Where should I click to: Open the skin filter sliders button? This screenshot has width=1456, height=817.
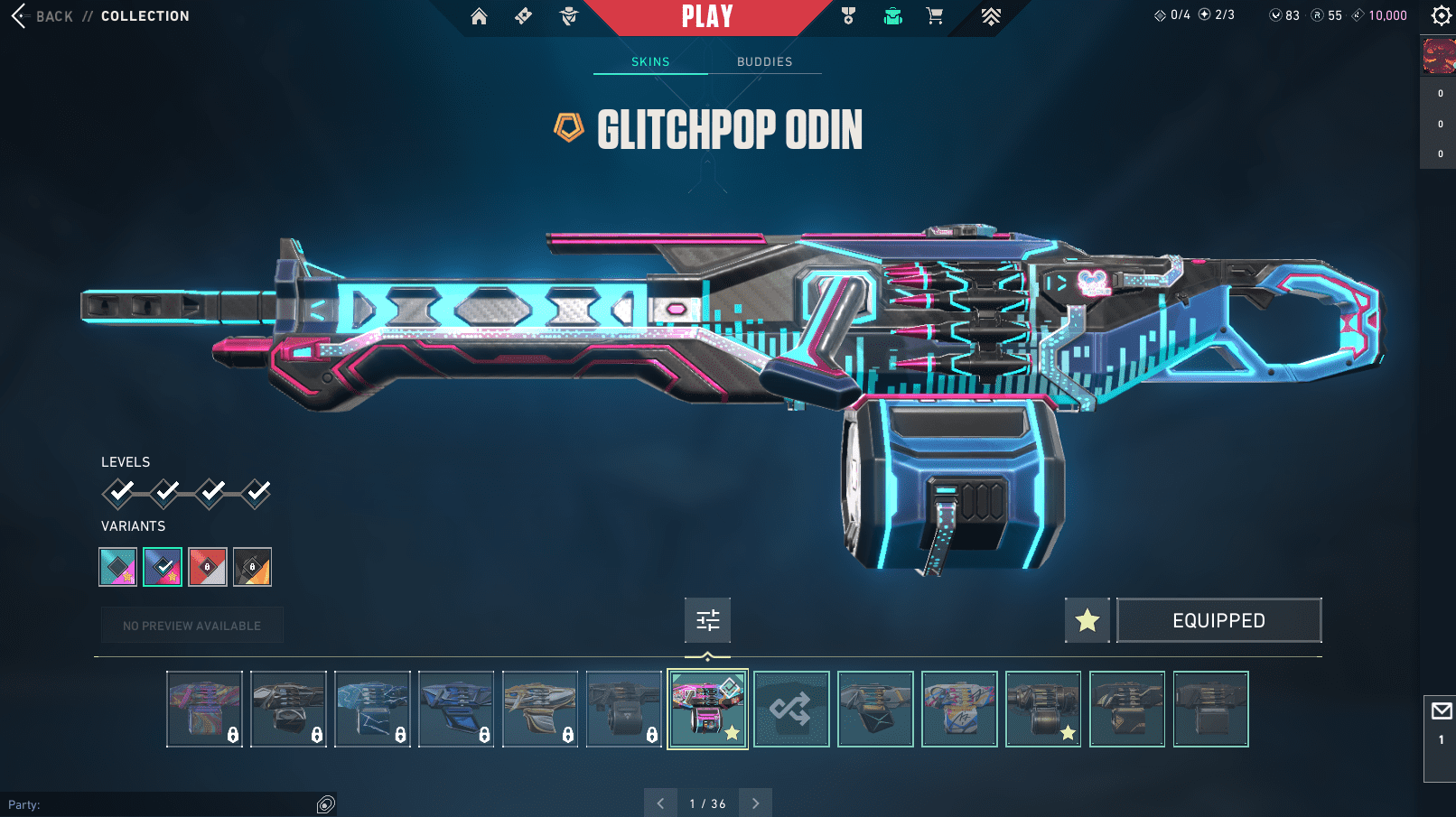(x=707, y=620)
